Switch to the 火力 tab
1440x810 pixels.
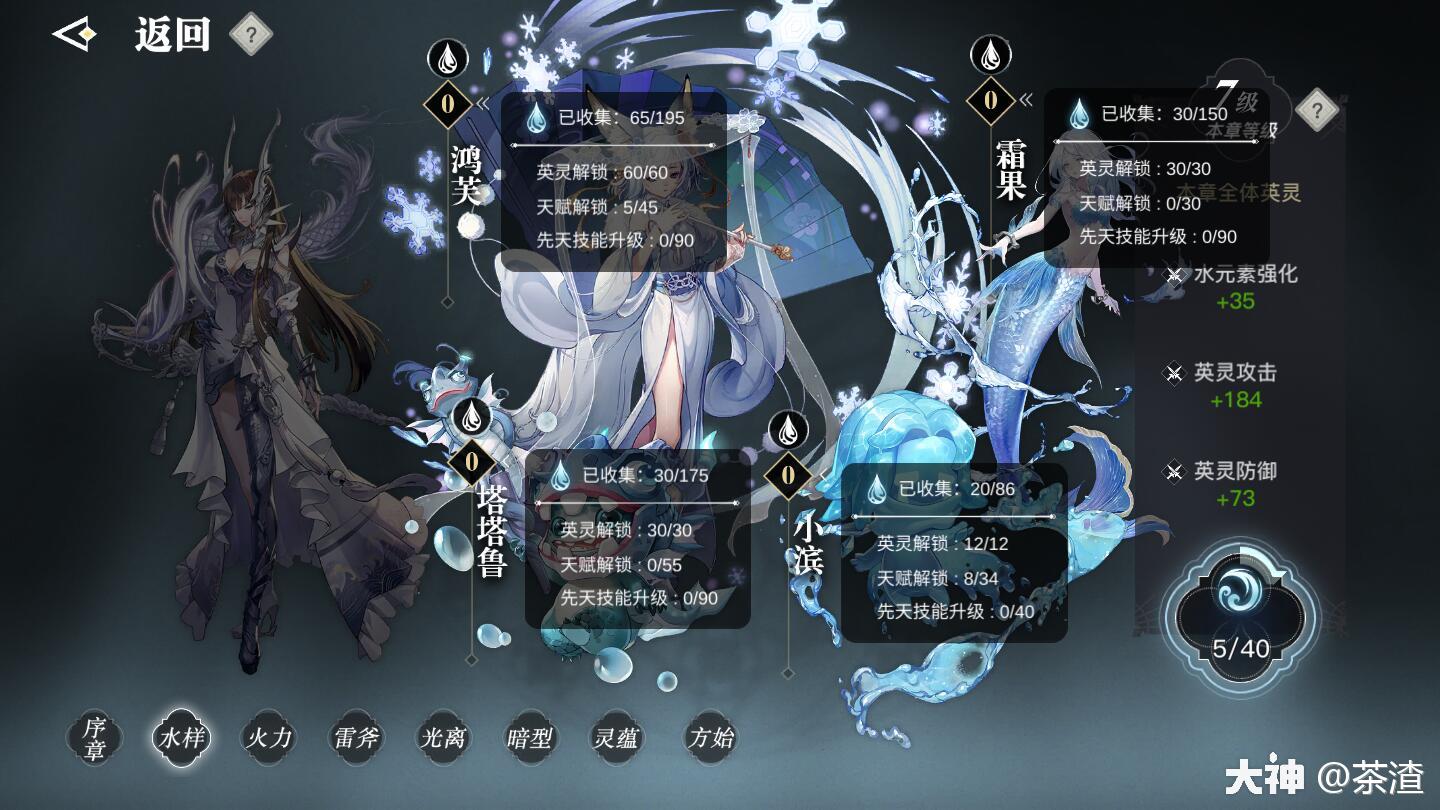pos(266,737)
